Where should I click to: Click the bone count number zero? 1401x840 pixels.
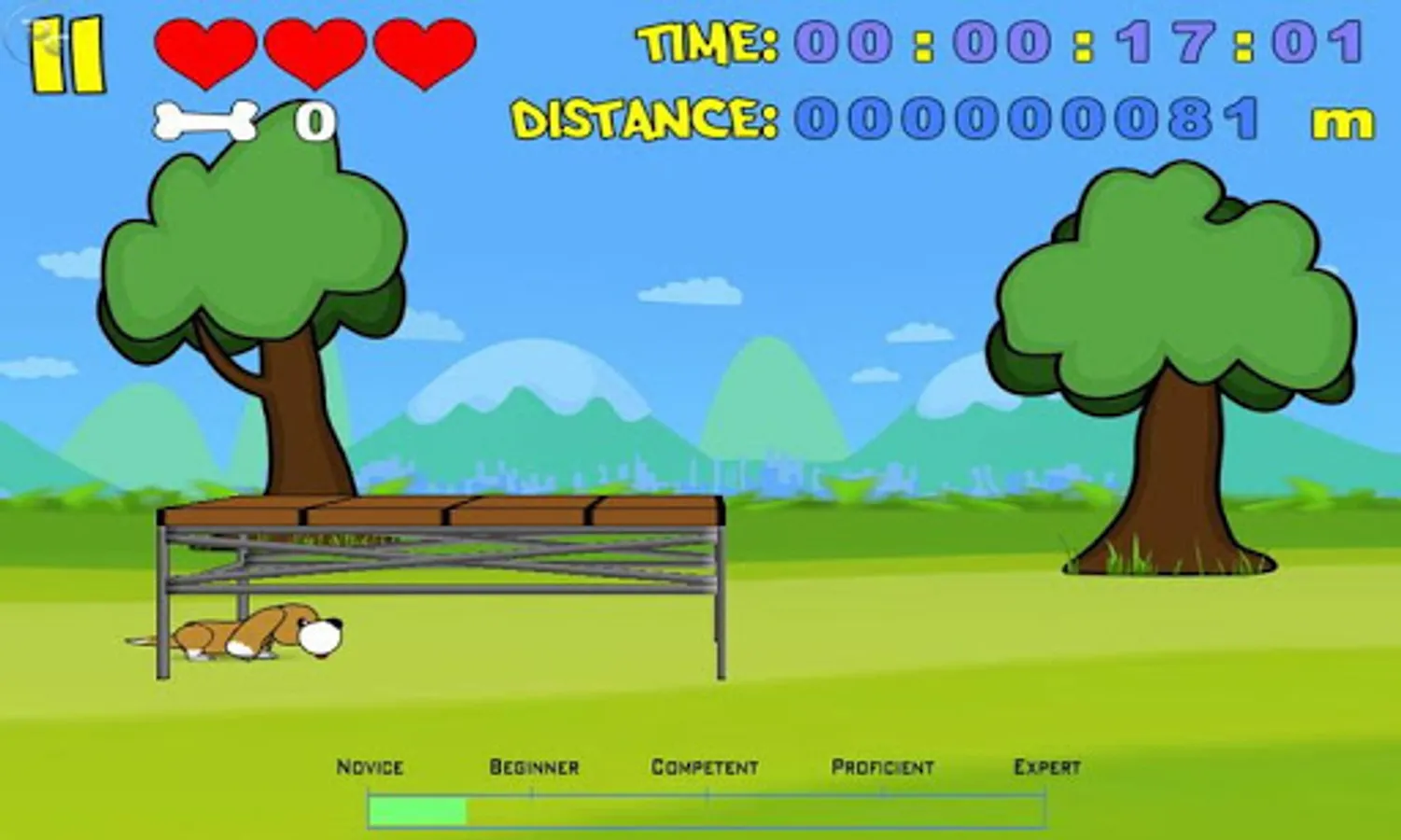(x=315, y=121)
